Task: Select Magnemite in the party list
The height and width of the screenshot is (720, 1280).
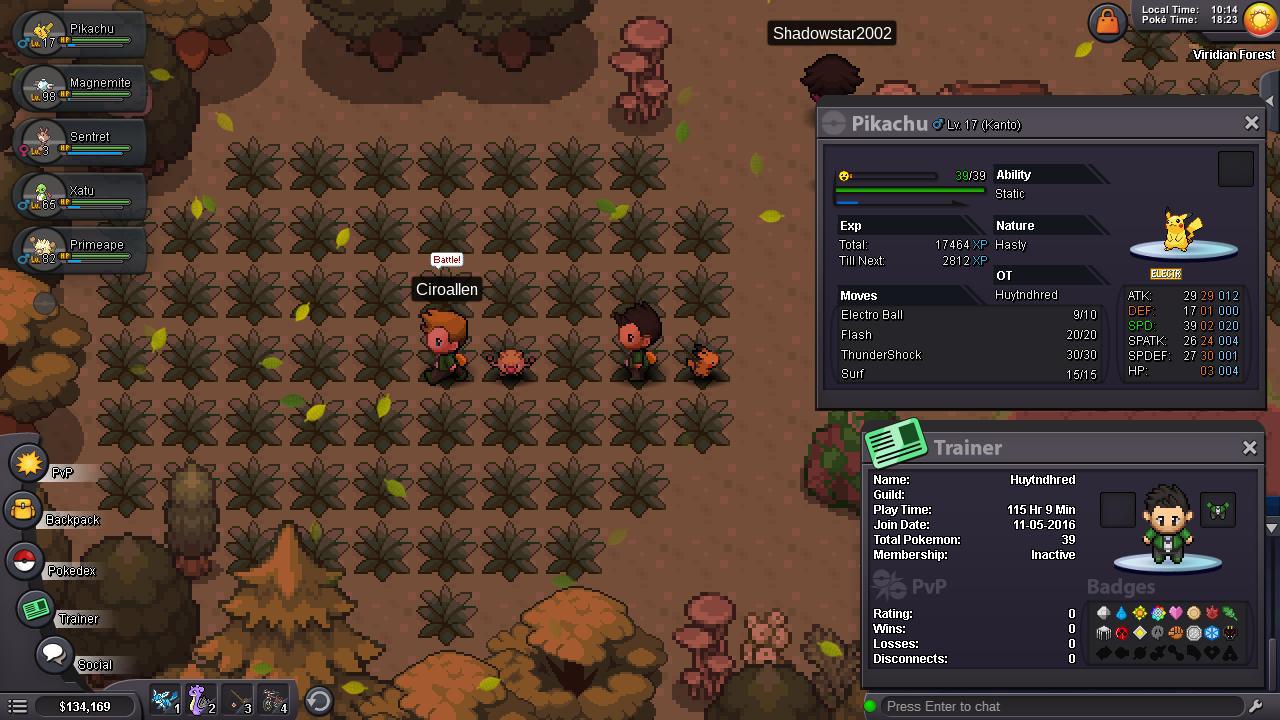Action: point(80,88)
